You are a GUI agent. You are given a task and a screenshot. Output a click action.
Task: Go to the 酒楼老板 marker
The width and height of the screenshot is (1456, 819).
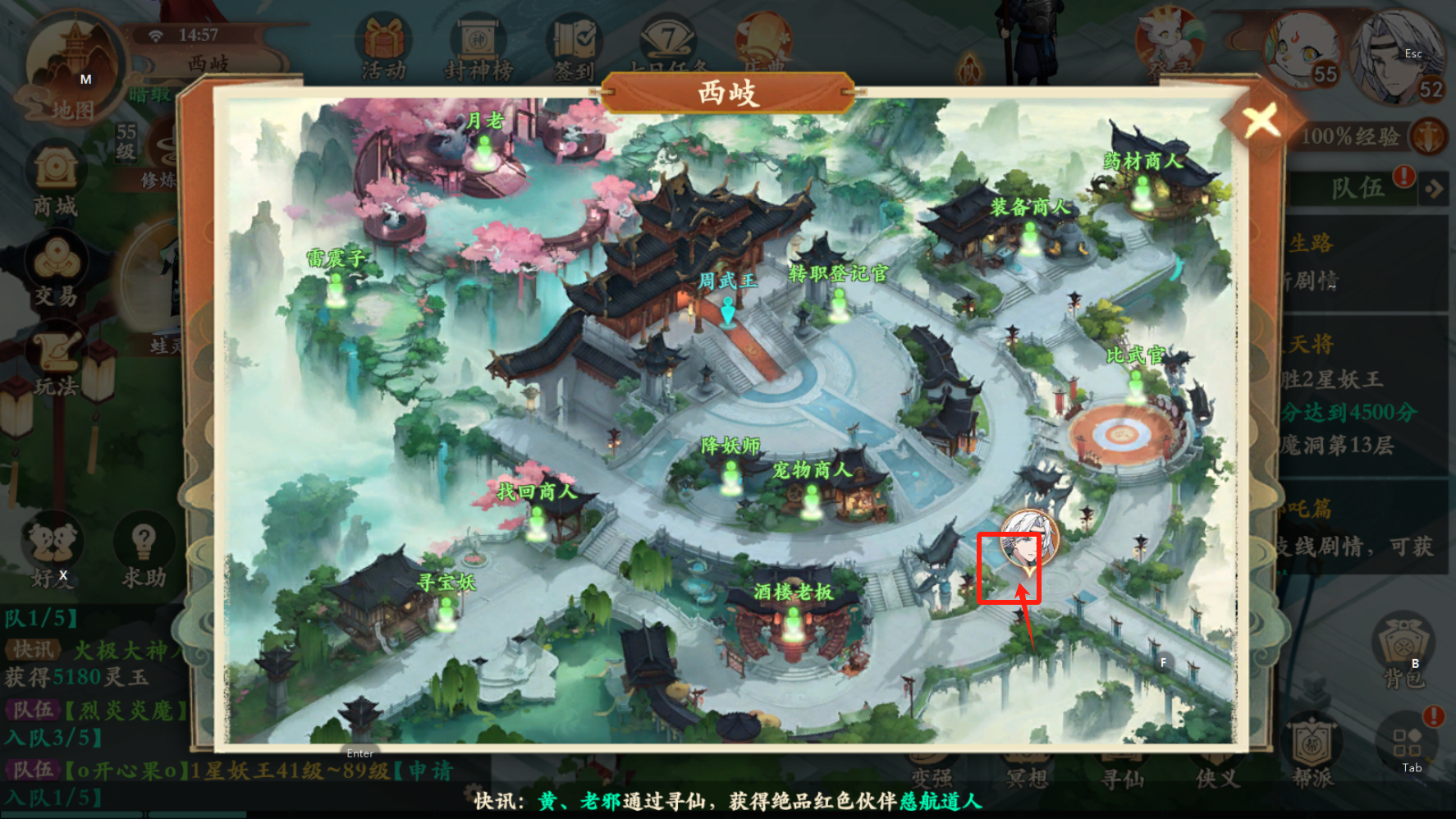(x=793, y=623)
